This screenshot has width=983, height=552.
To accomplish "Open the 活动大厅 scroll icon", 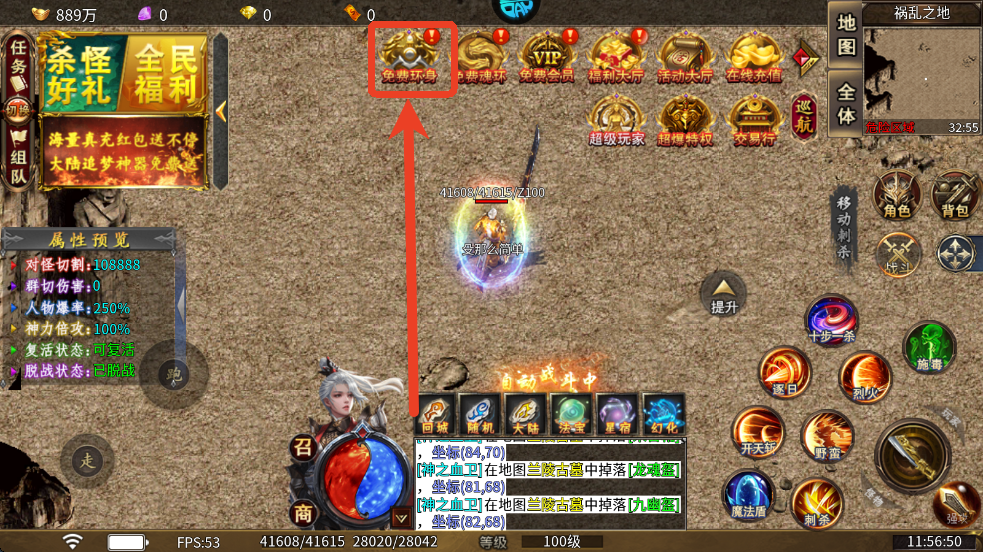I will (x=685, y=57).
